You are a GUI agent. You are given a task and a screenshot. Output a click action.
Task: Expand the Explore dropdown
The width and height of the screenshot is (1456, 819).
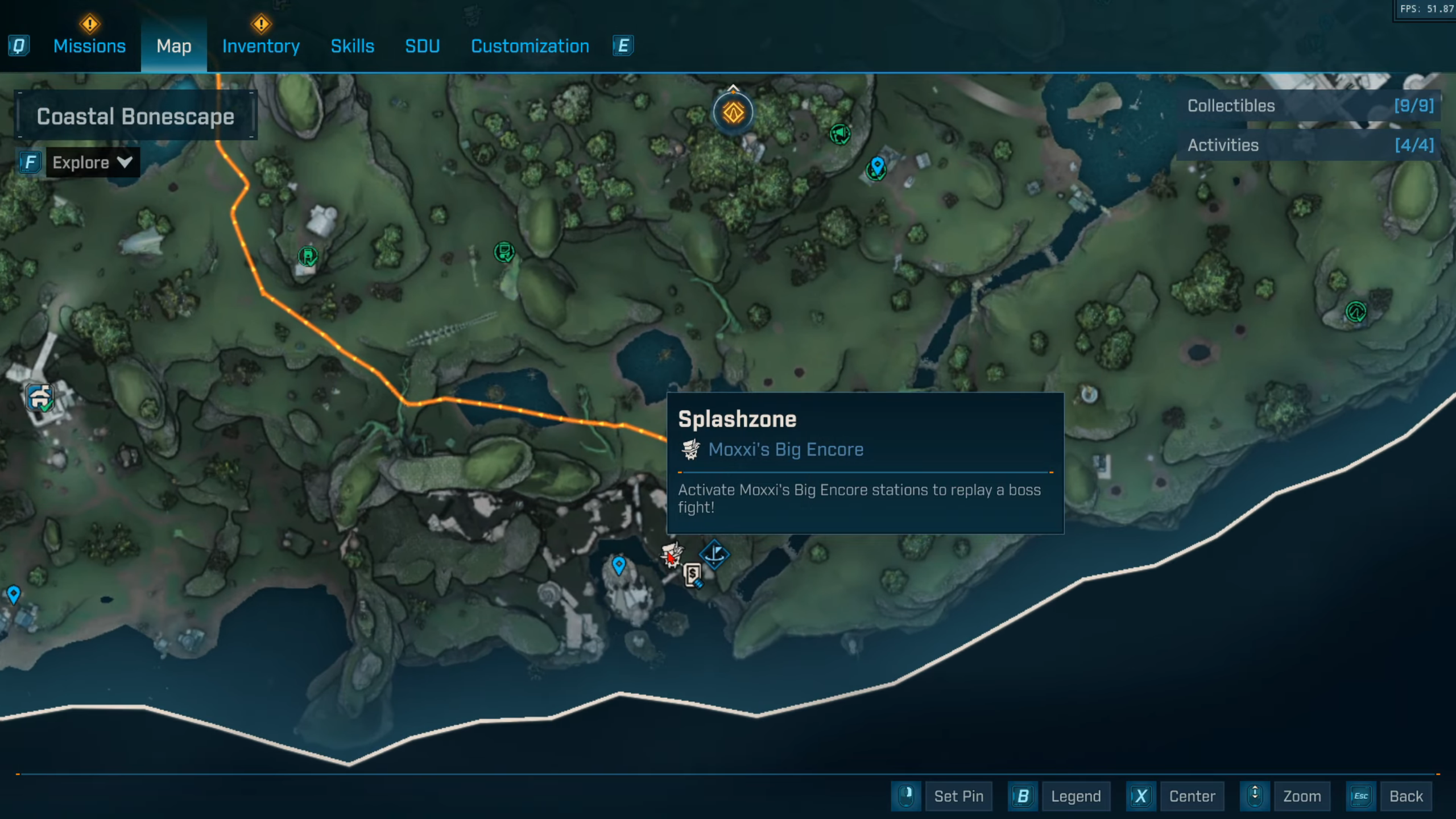[x=92, y=163]
